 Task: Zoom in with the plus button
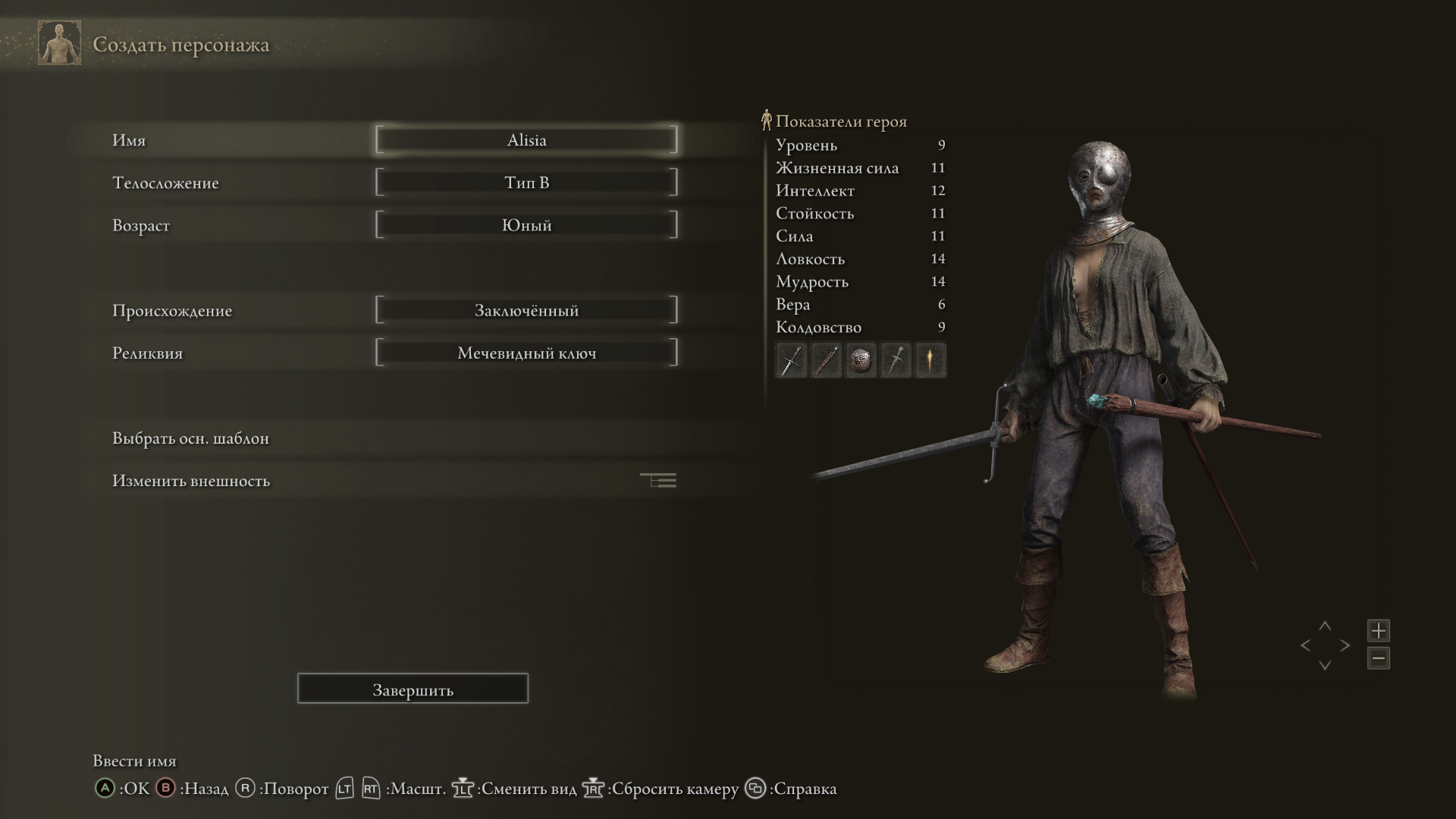pyautogui.click(x=1378, y=630)
